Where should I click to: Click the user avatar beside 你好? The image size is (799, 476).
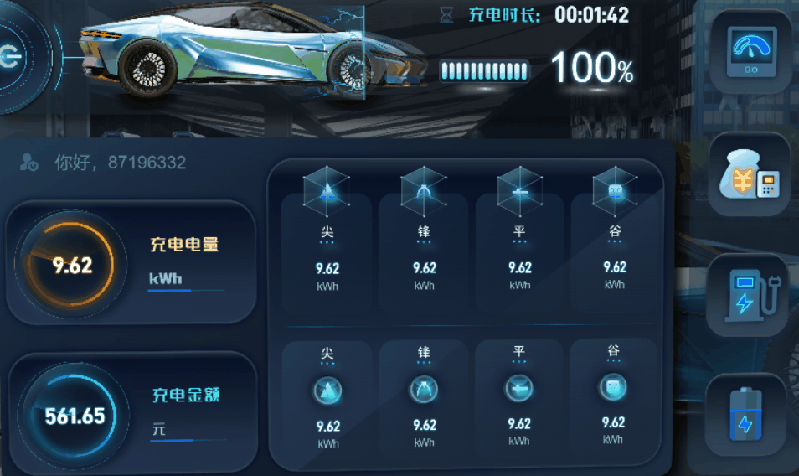click(x=30, y=162)
